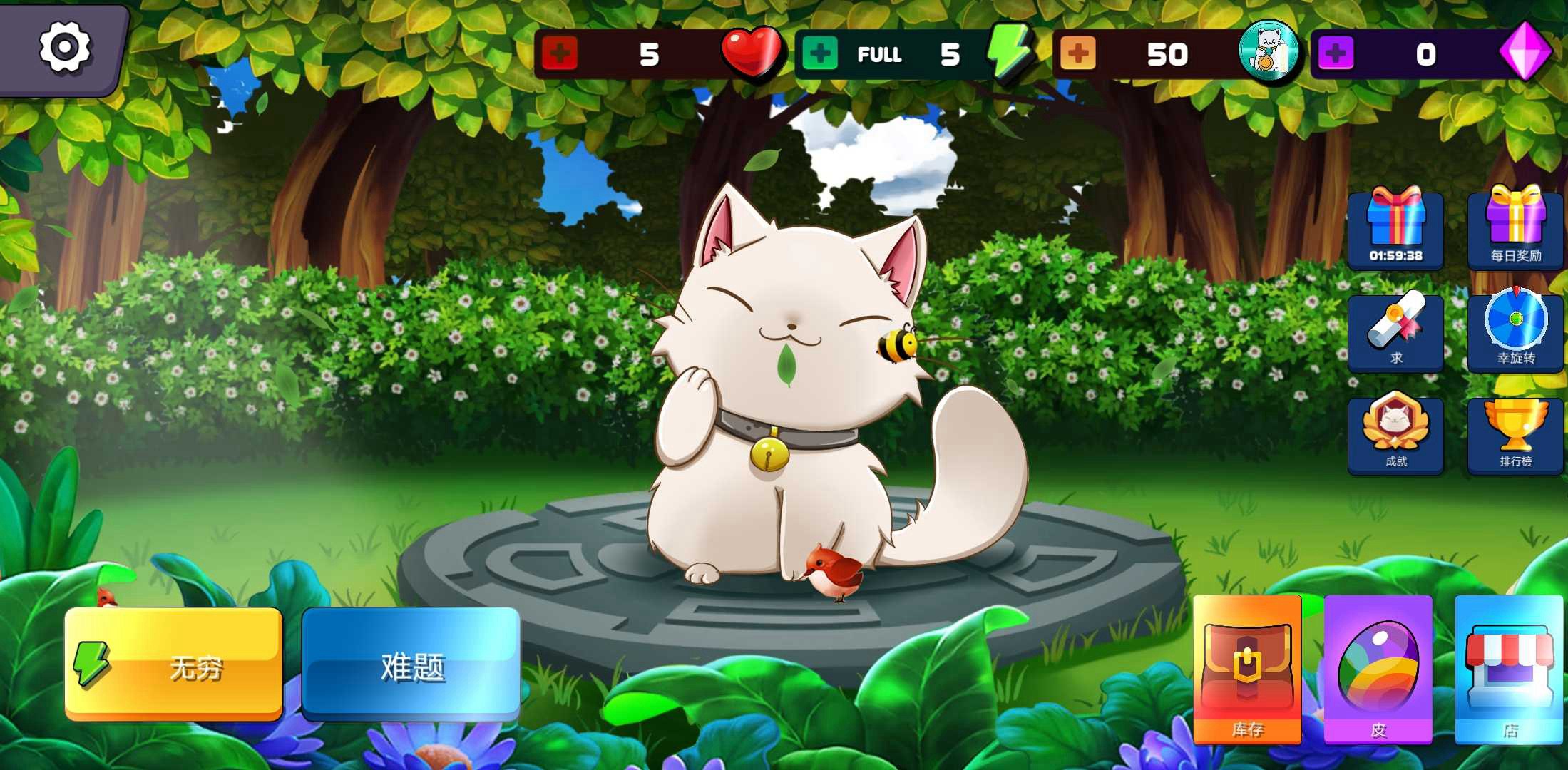The image size is (1568, 770).
Task: Open the 求 scroll quest icon
Action: click(1395, 332)
